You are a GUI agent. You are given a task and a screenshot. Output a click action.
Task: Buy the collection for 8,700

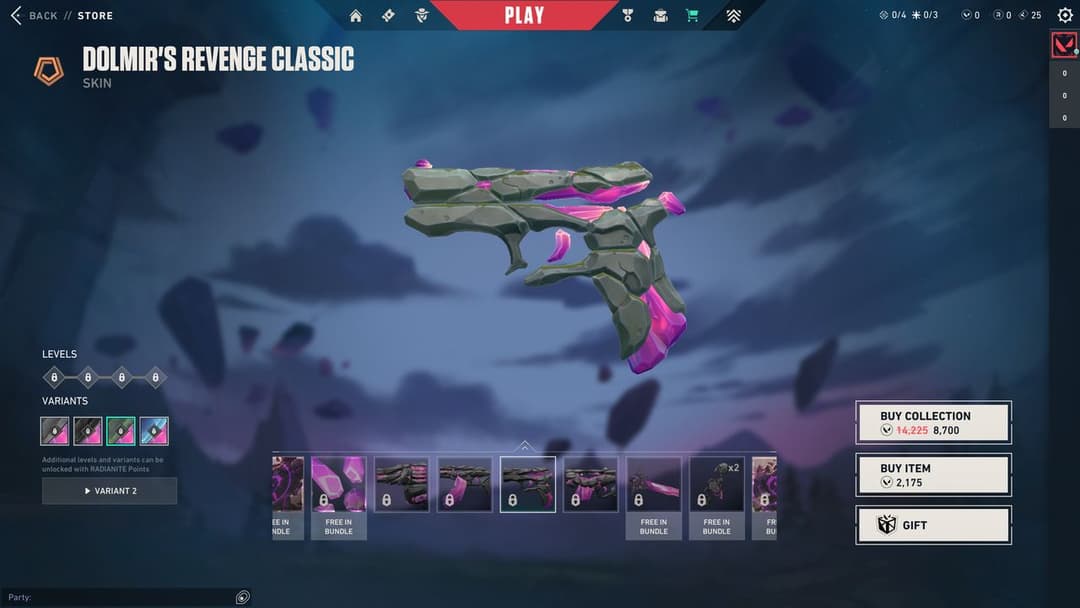933,423
